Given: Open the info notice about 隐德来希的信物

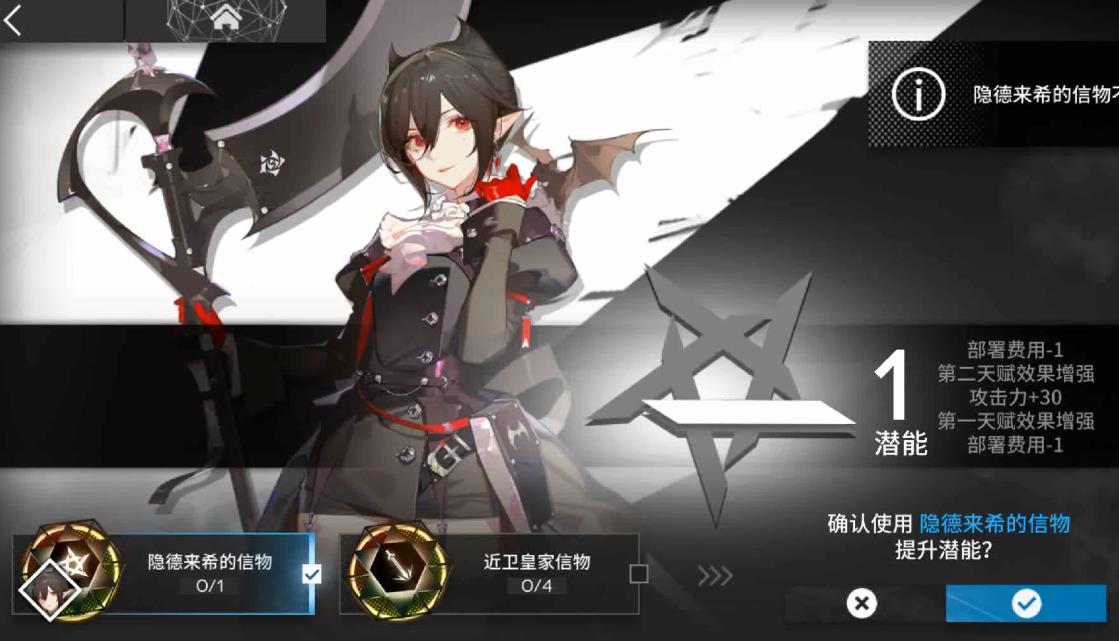Looking at the screenshot, I should [919, 95].
